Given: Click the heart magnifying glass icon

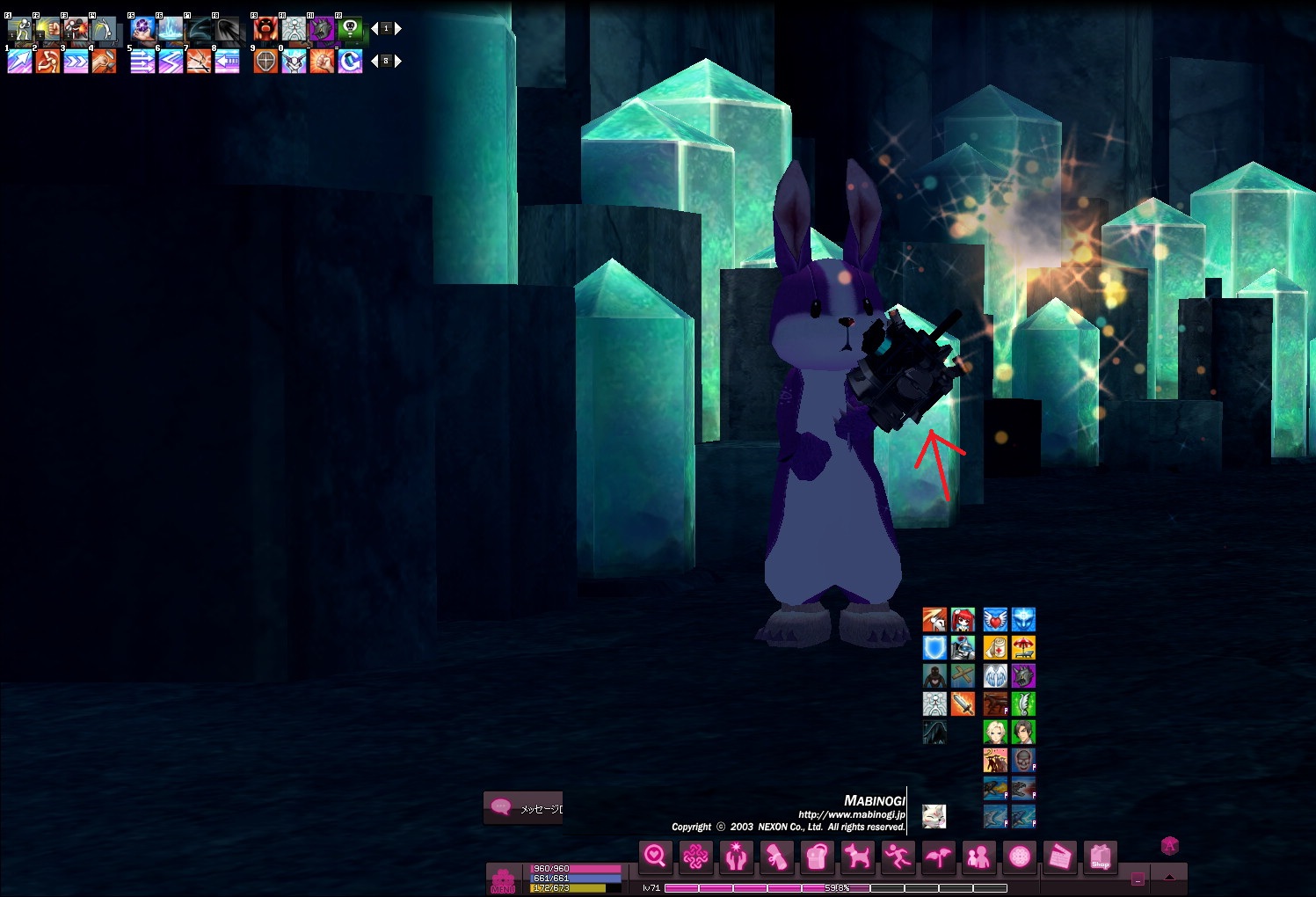Looking at the screenshot, I should click(655, 856).
